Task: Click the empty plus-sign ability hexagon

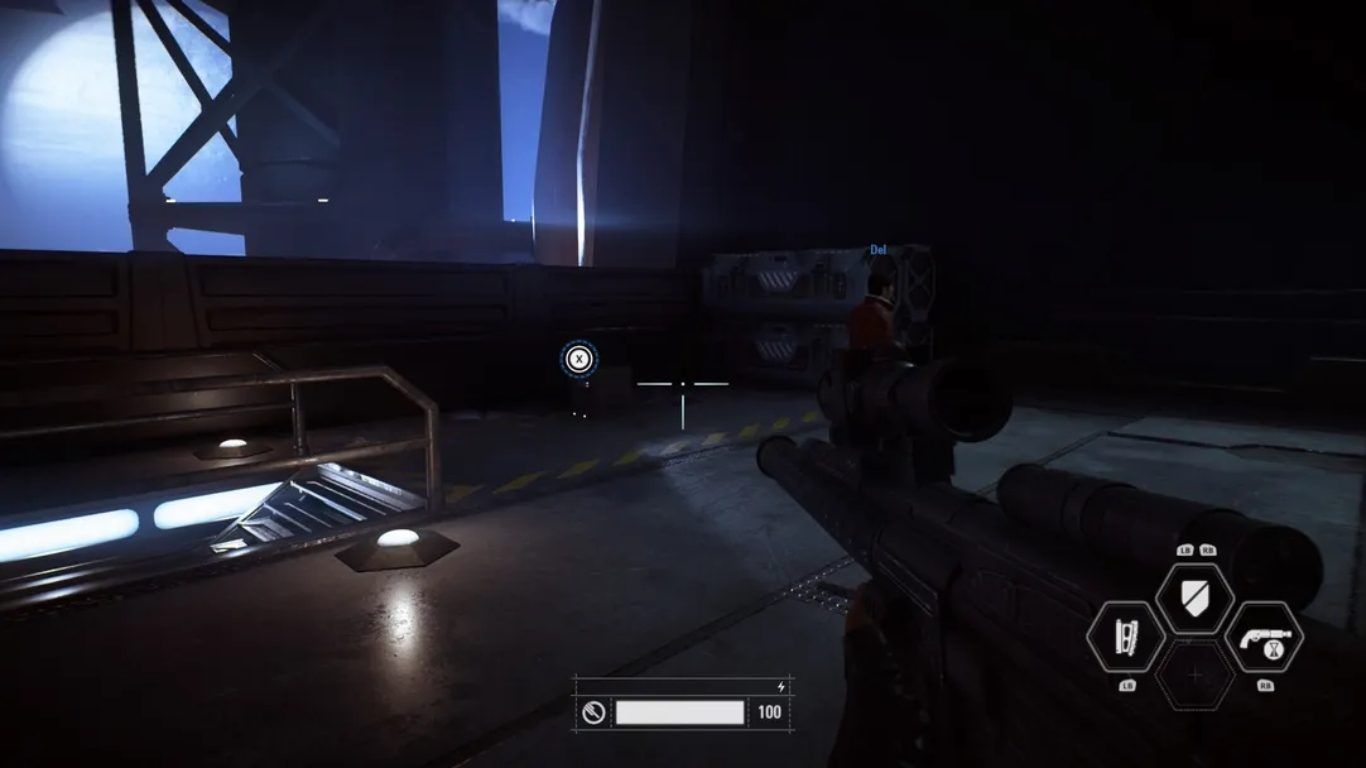Action: pyautogui.click(x=1195, y=676)
